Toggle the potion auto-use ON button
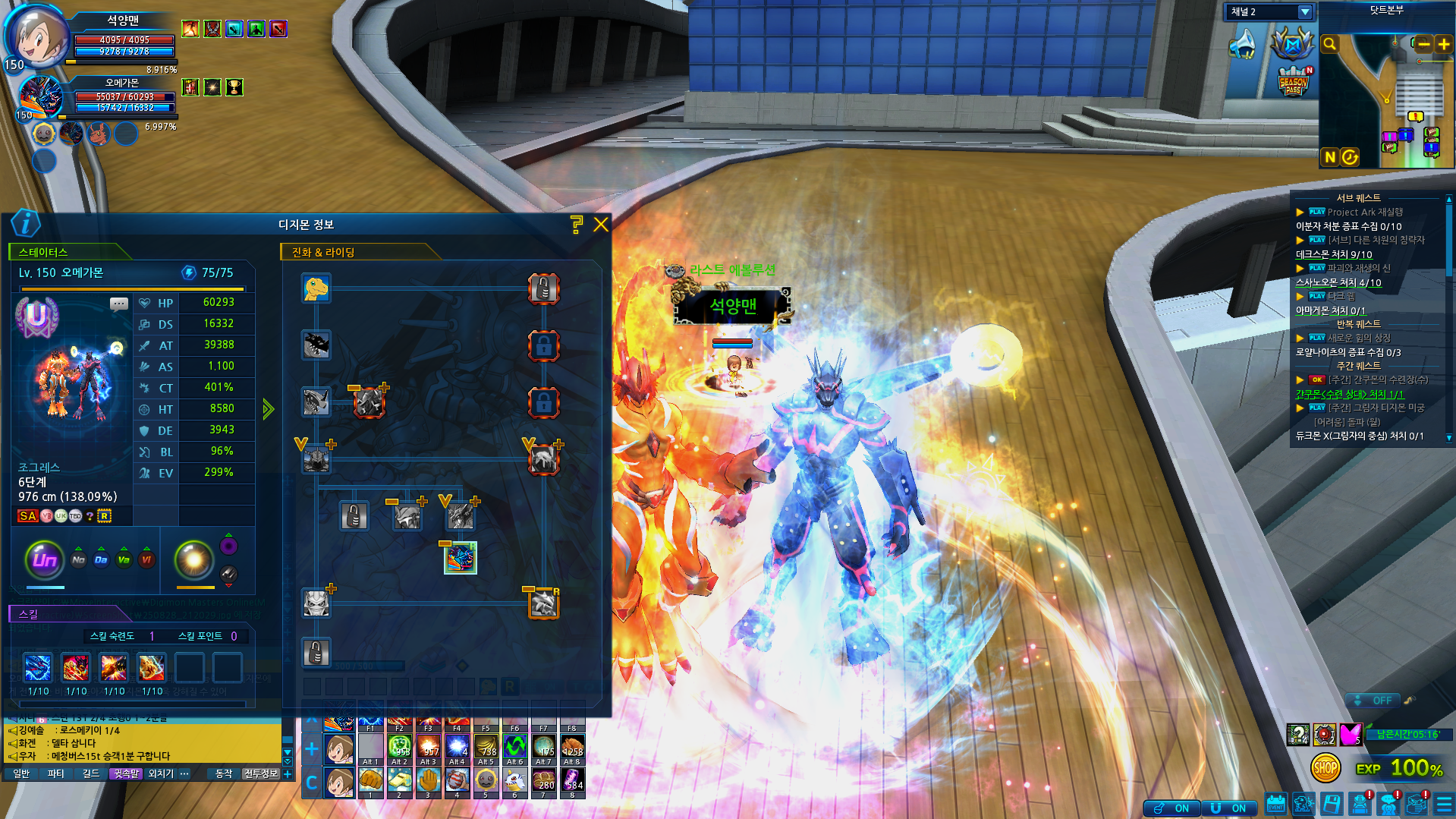 pyautogui.click(x=1171, y=808)
